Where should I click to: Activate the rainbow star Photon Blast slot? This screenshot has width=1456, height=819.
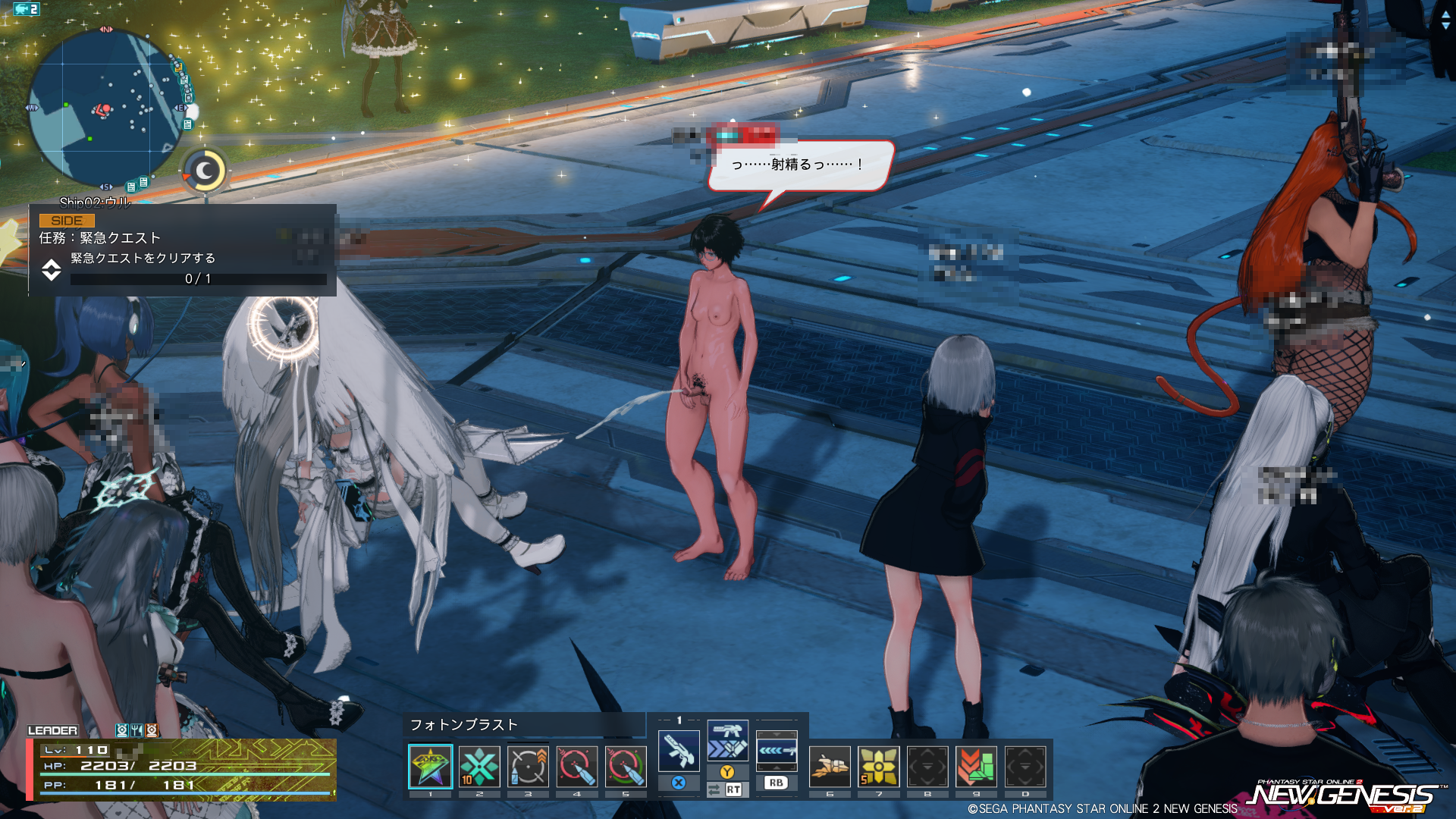pos(430,767)
